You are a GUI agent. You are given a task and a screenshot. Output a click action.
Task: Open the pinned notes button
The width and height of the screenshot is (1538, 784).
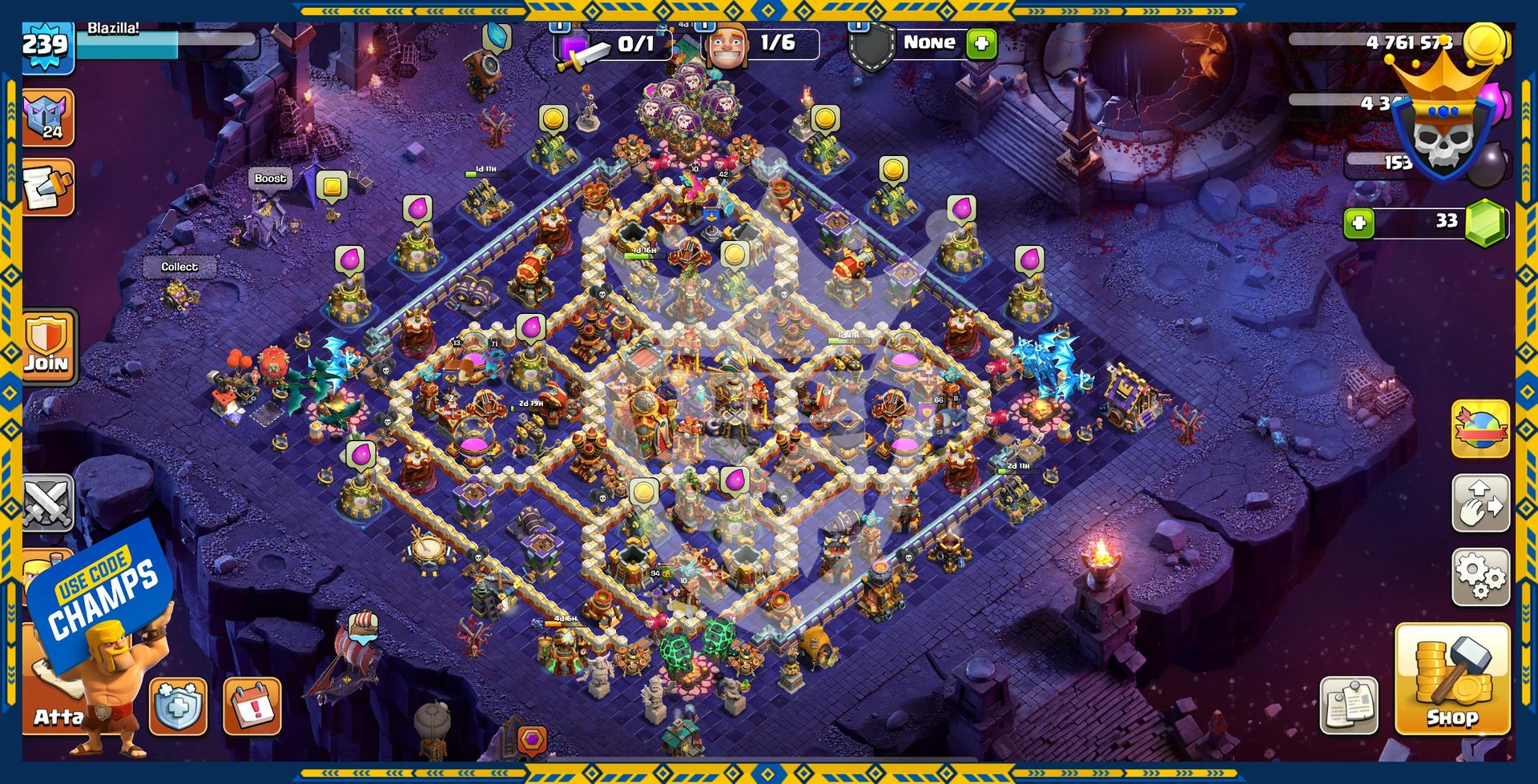[1349, 706]
